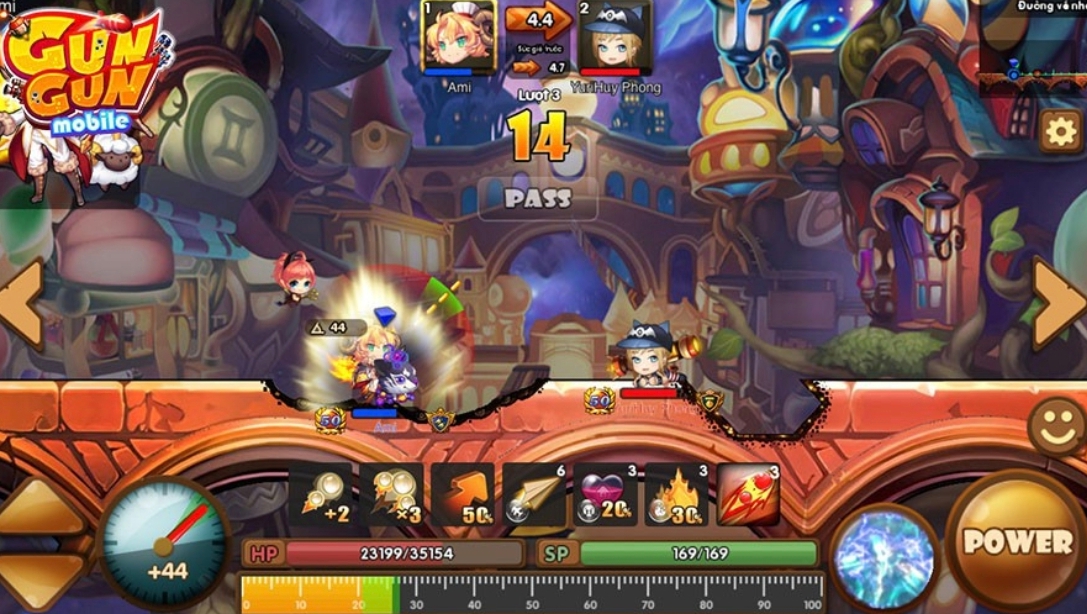Tap the PASS turn button
This screenshot has height=614, width=1087.
click(x=537, y=198)
